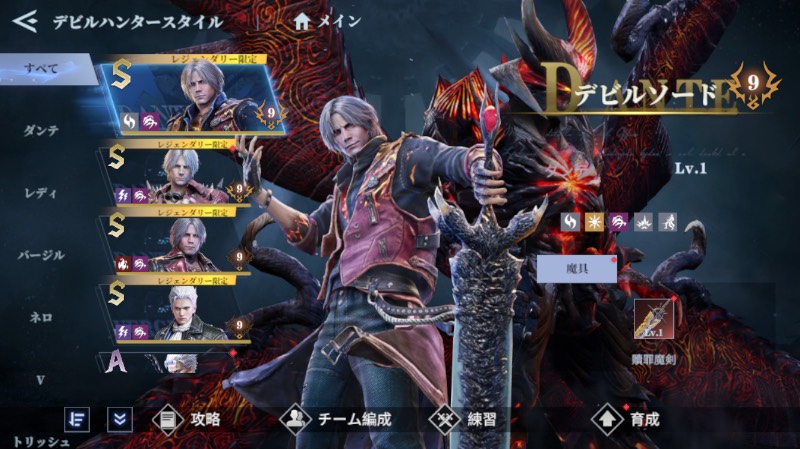
Task: Click the double-chevron collapse icon
Action: (x=120, y=419)
